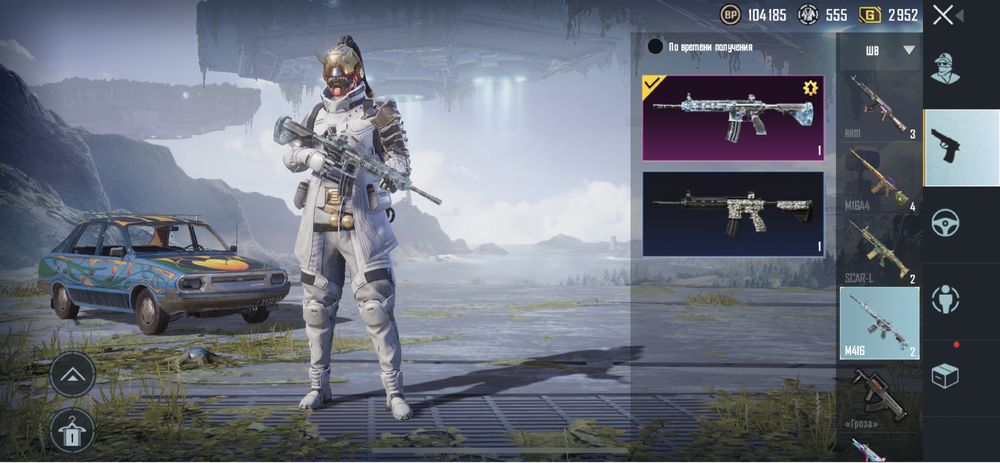1000x463 pixels.
Task: Close the inventory with the X button
Action: (x=943, y=15)
